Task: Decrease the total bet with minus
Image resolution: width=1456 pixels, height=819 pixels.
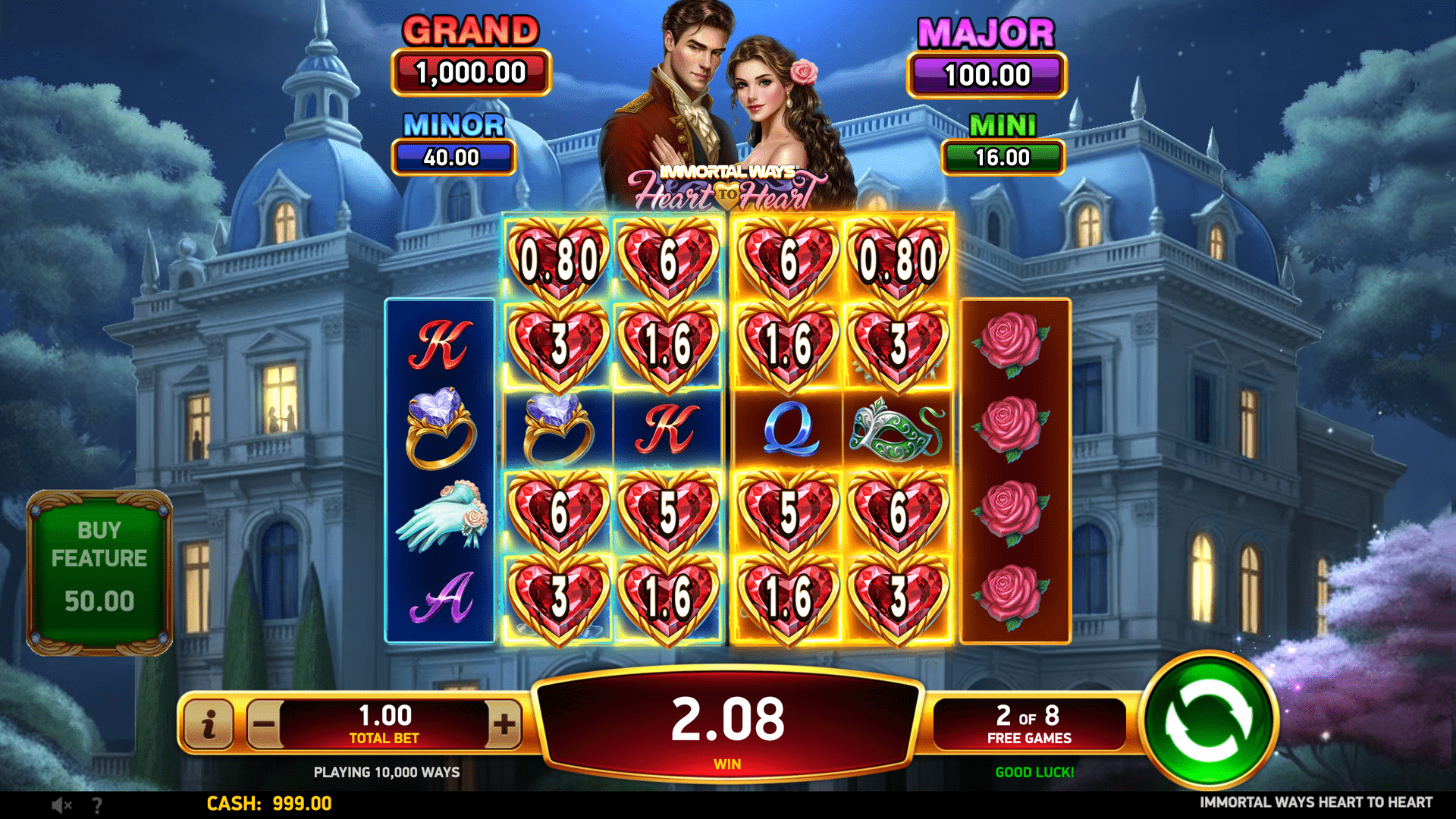Action: click(x=264, y=724)
